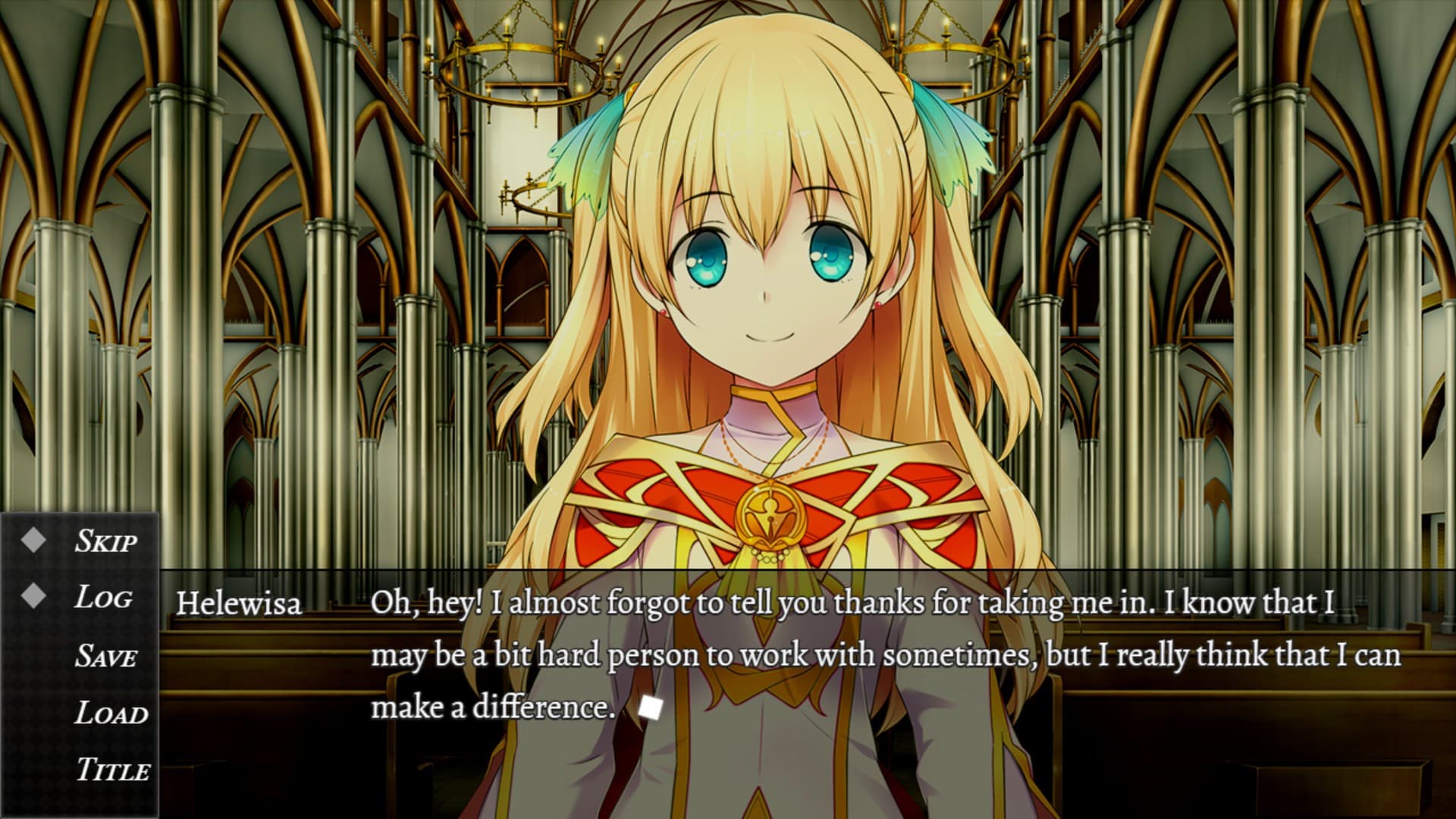Screen dimensions: 1456x819
Task: Open the dialogue Log
Action: tap(103, 598)
